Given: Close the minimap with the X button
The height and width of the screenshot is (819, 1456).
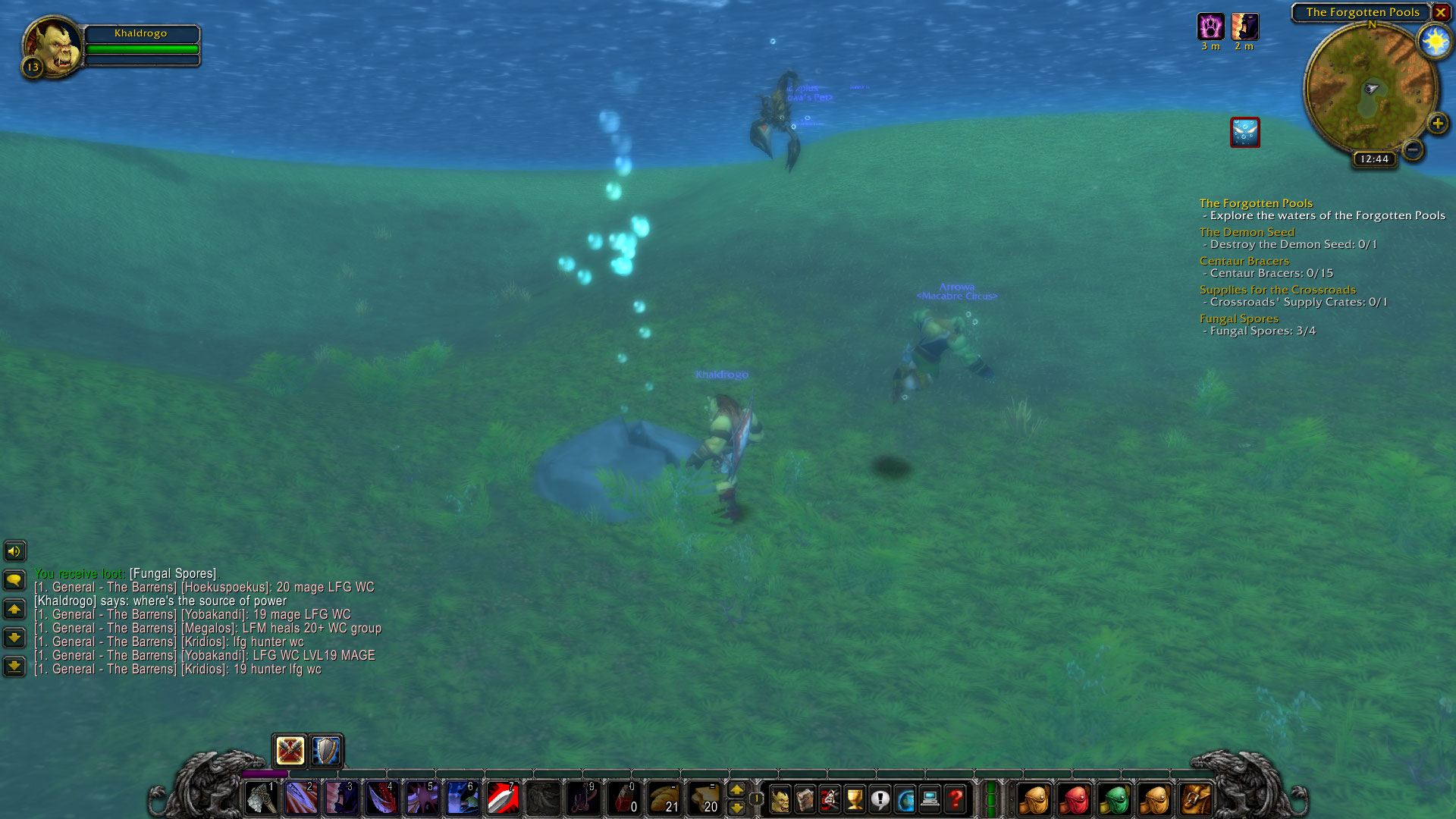Looking at the screenshot, I should [1440, 12].
